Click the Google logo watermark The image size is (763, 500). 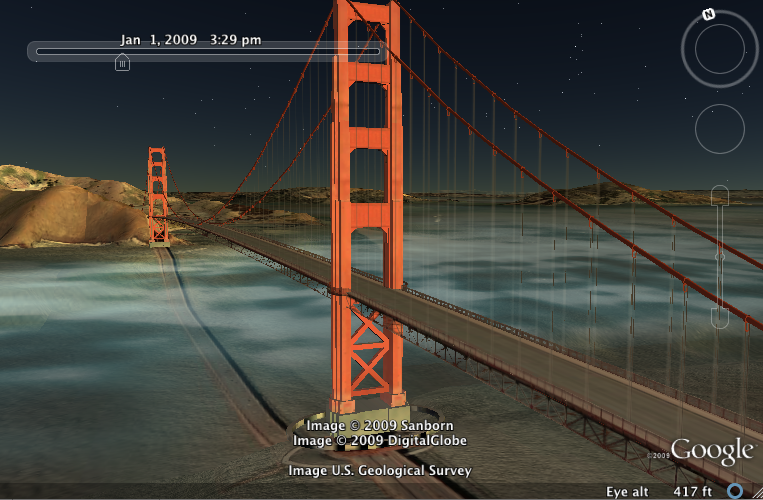tap(712, 451)
